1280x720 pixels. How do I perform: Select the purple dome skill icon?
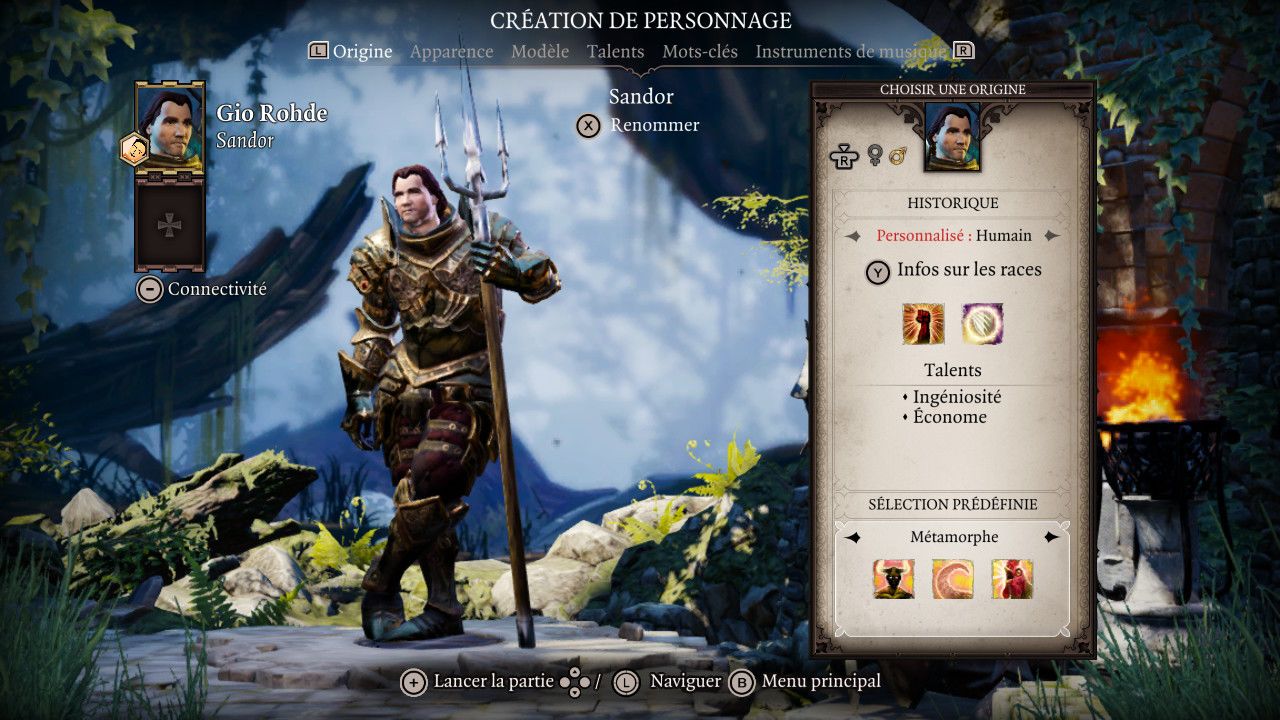click(x=982, y=324)
